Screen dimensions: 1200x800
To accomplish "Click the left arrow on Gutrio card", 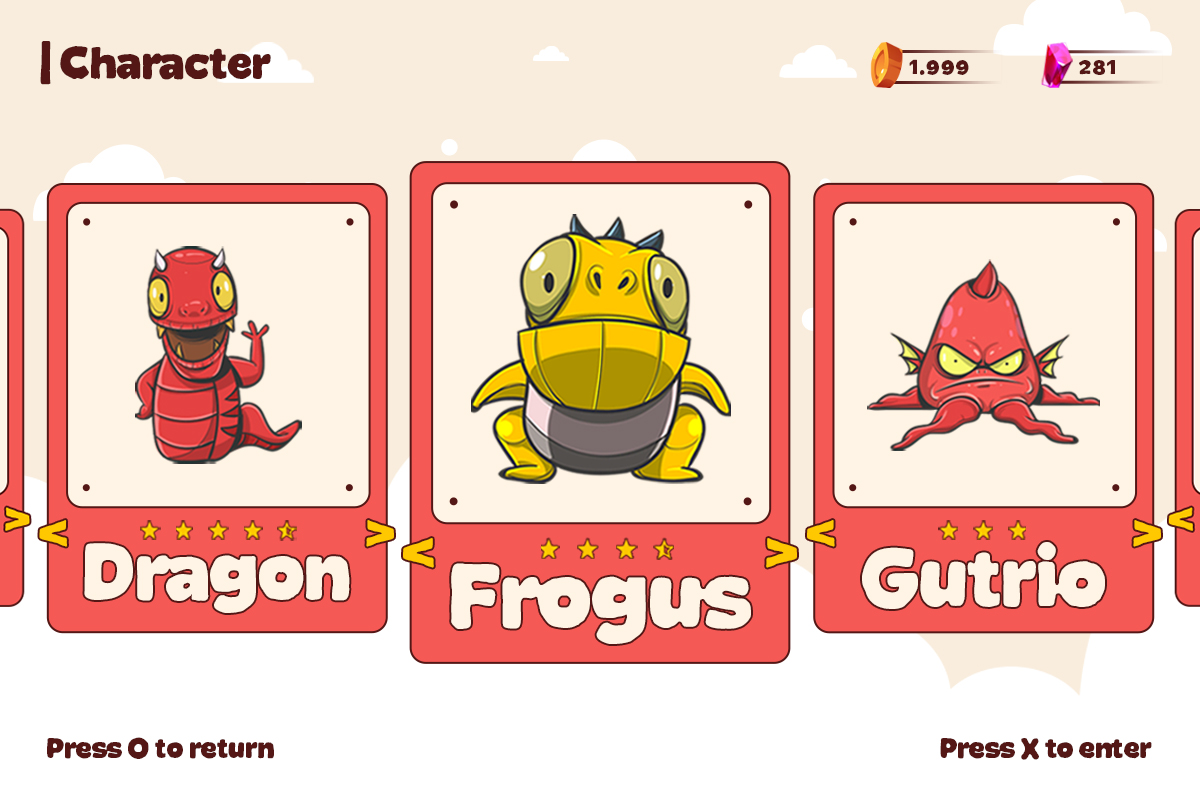I will (820, 534).
